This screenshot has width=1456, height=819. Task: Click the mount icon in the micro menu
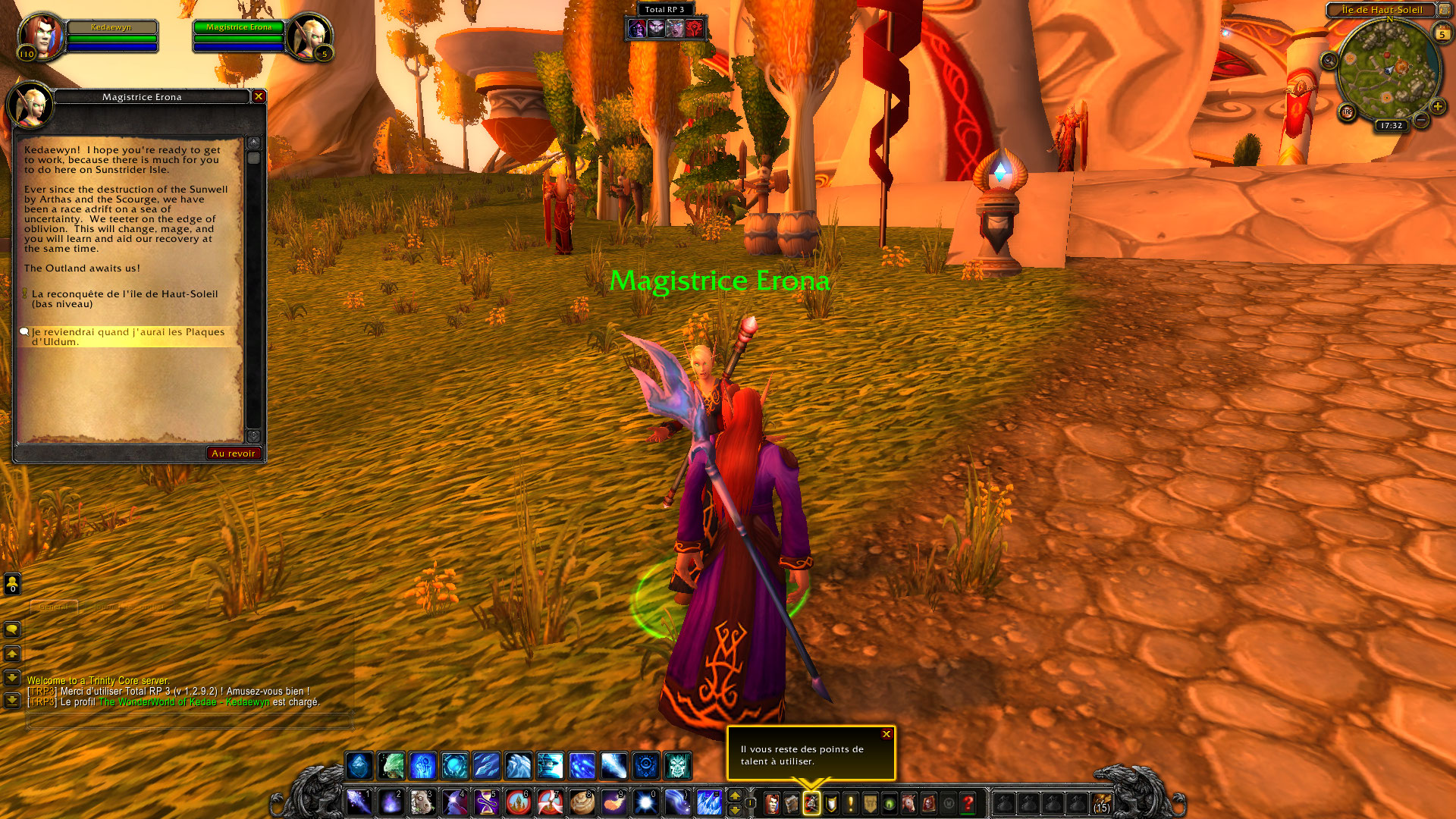pos(908,803)
